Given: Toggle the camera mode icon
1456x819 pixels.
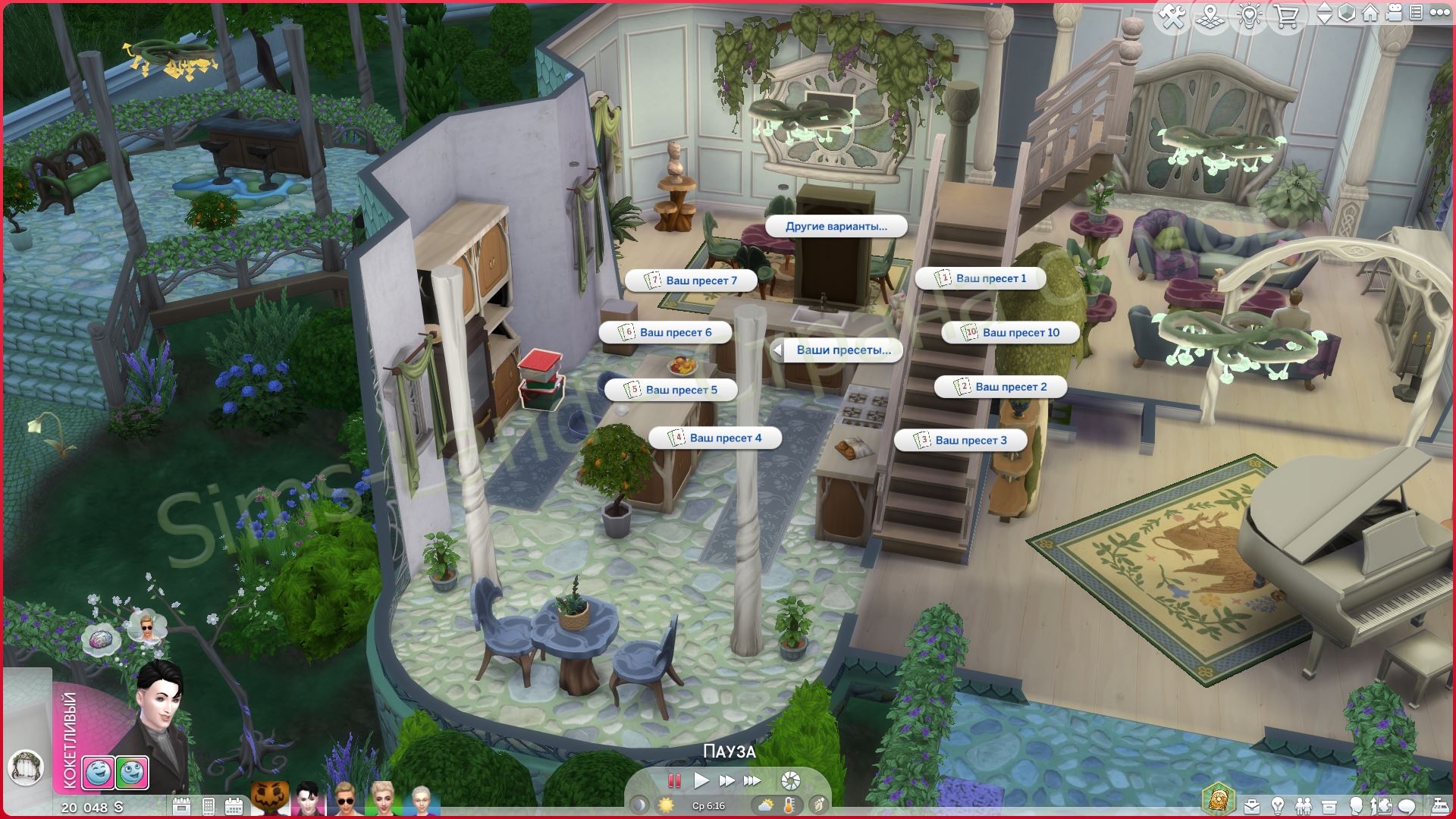Looking at the screenshot, I should [x=1393, y=13].
